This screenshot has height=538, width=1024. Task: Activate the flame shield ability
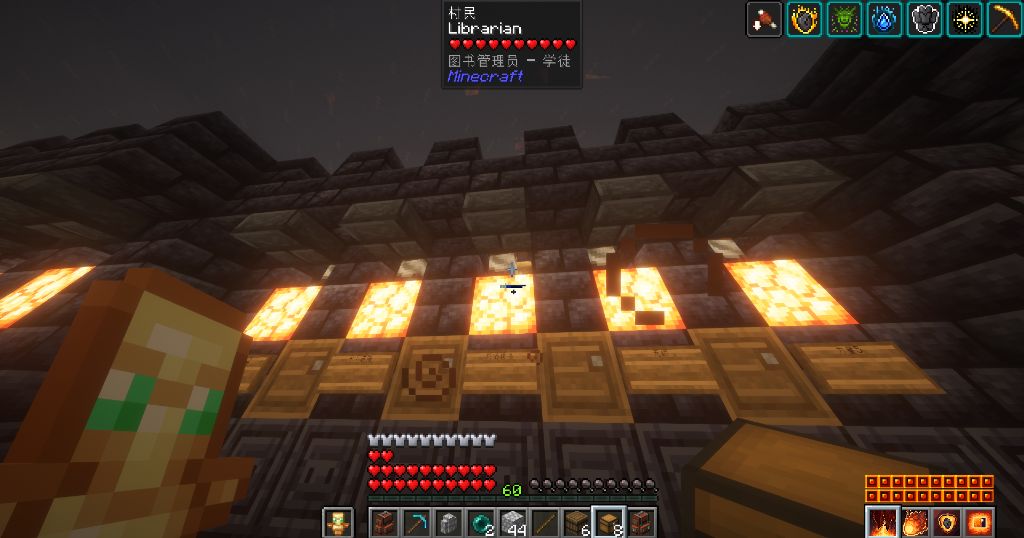(945, 522)
